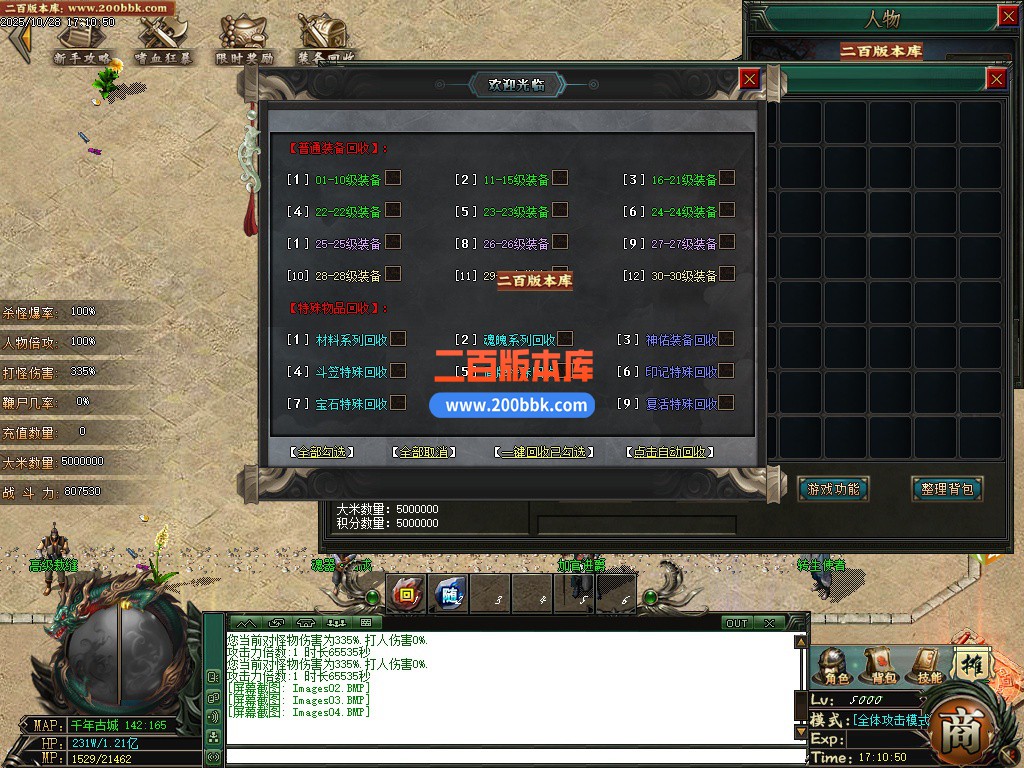Toggle the 神佑装备回收 checkbox
The image size is (1024, 768).
[x=726, y=339]
